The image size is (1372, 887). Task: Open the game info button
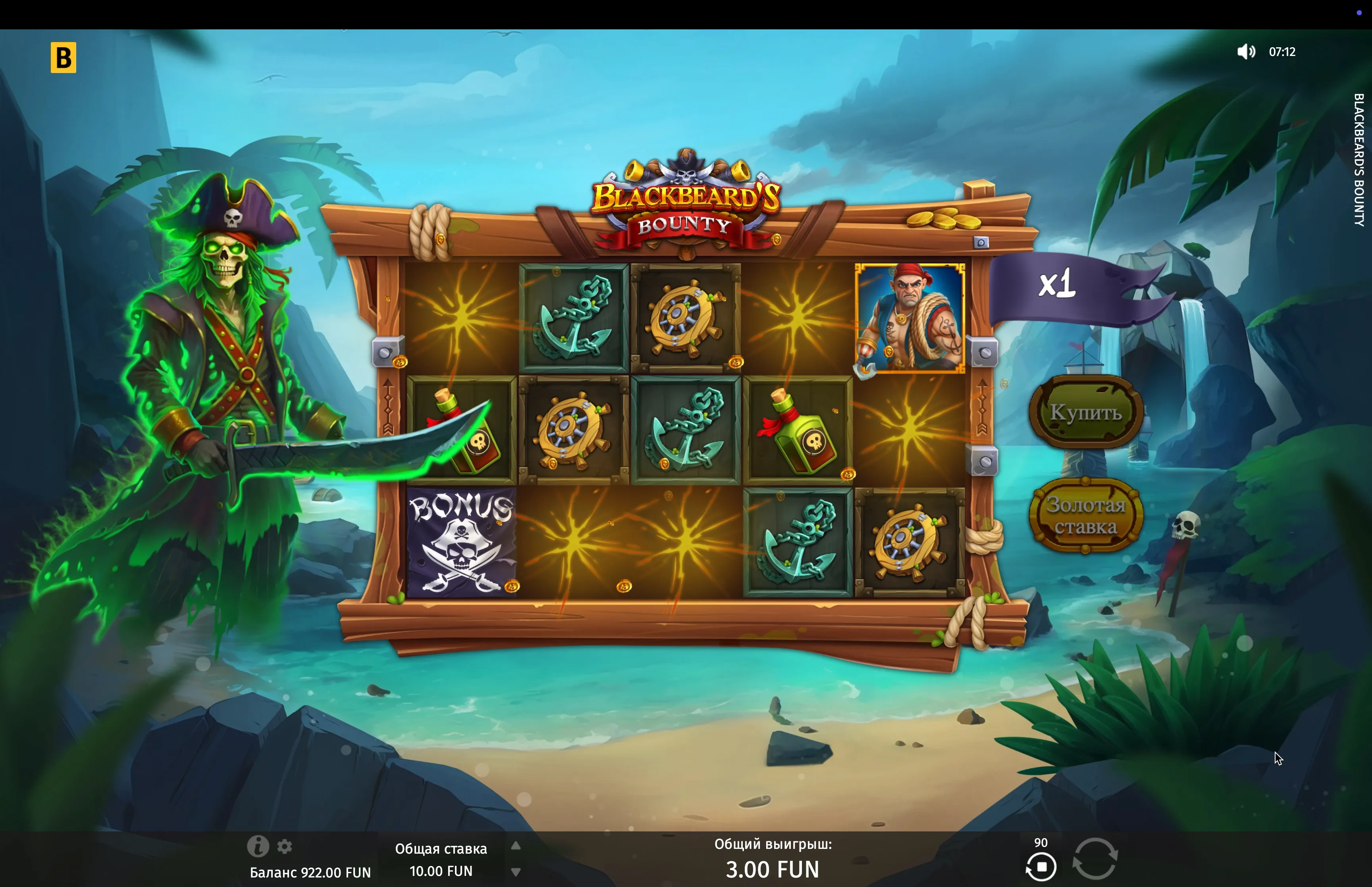[x=257, y=846]
